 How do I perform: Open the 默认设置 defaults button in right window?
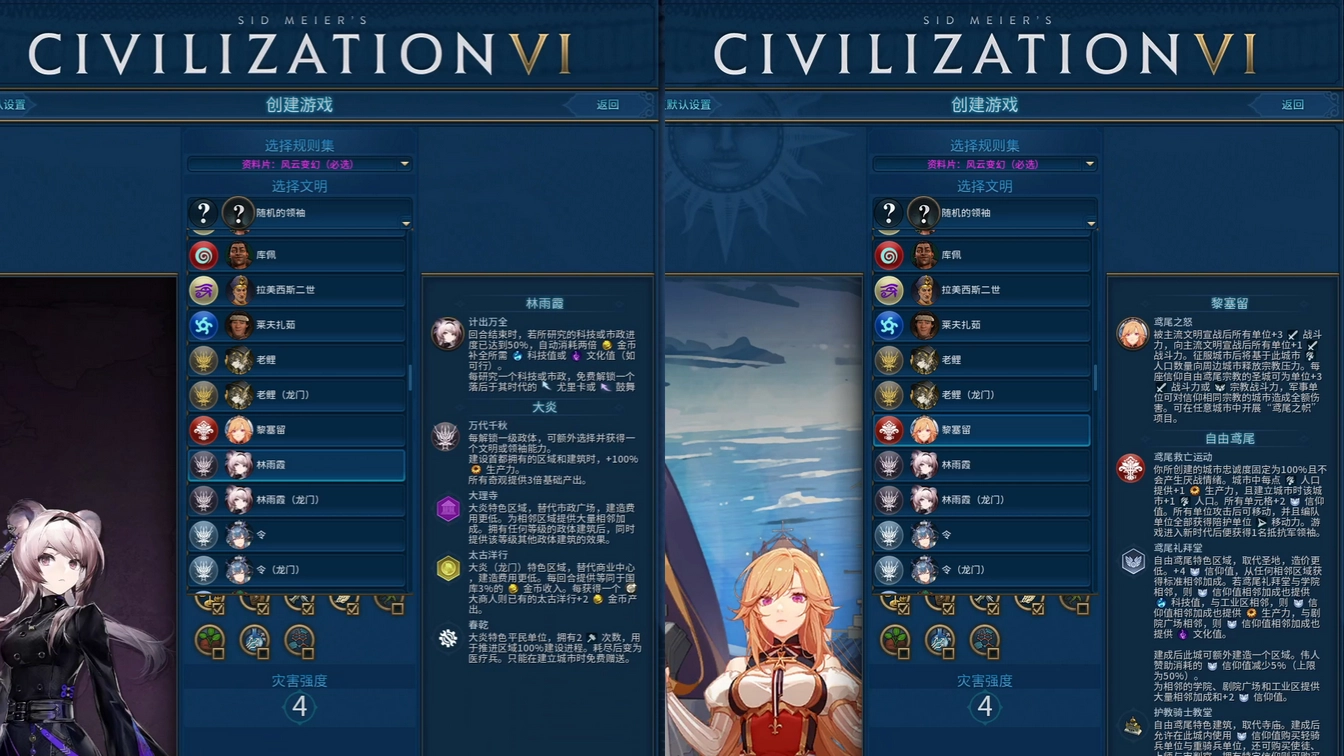tap(689, 105)
